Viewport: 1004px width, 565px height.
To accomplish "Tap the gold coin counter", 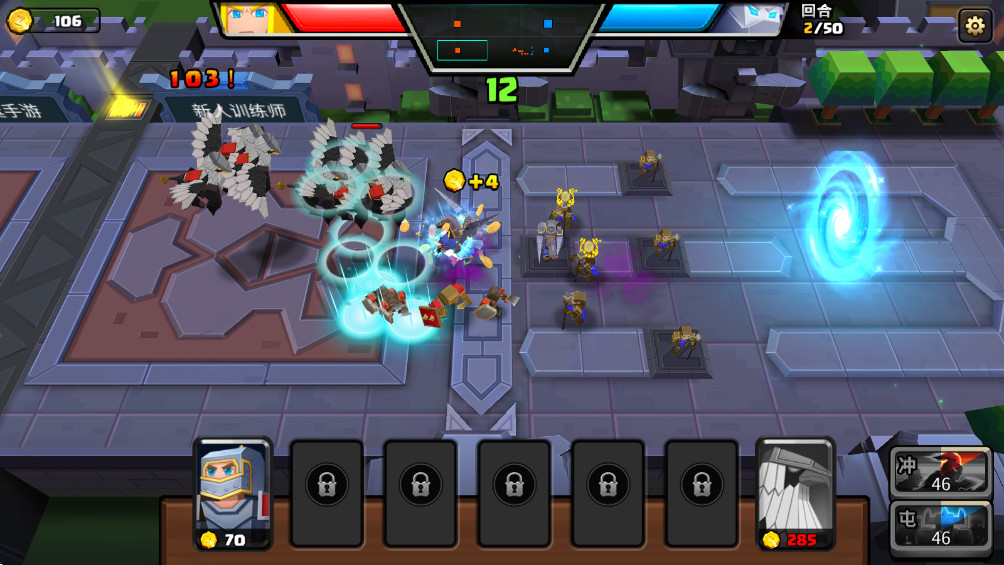I will pyautogui.click(x=53, y=21).
